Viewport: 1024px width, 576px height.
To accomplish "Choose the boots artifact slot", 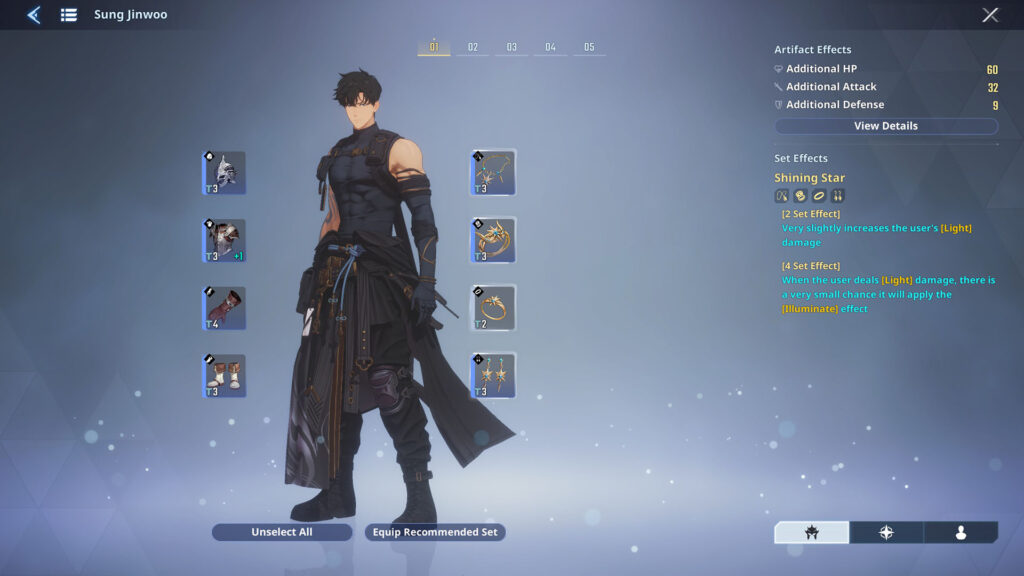I will 224,376.
